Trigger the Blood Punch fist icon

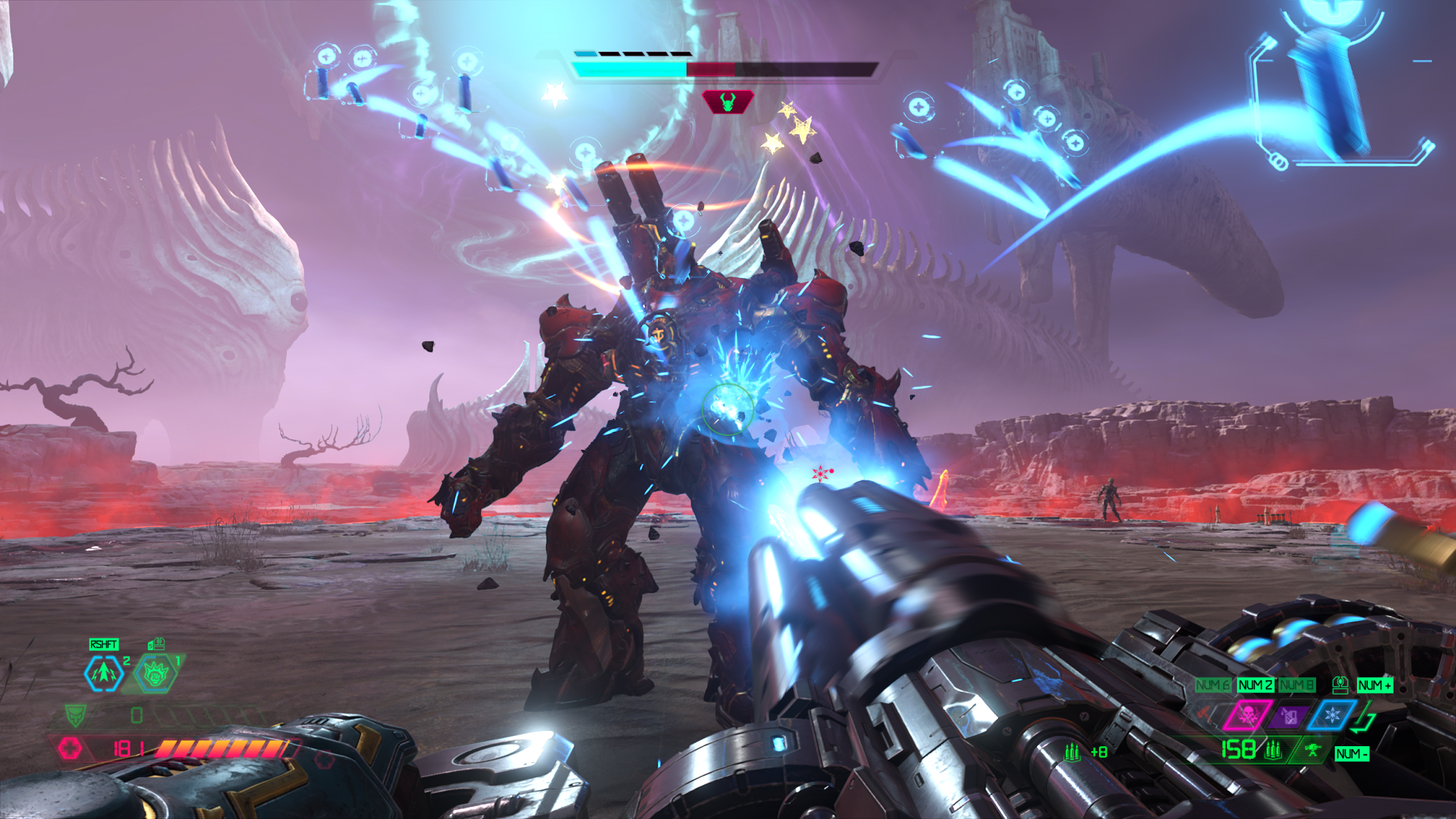[156, 673]
